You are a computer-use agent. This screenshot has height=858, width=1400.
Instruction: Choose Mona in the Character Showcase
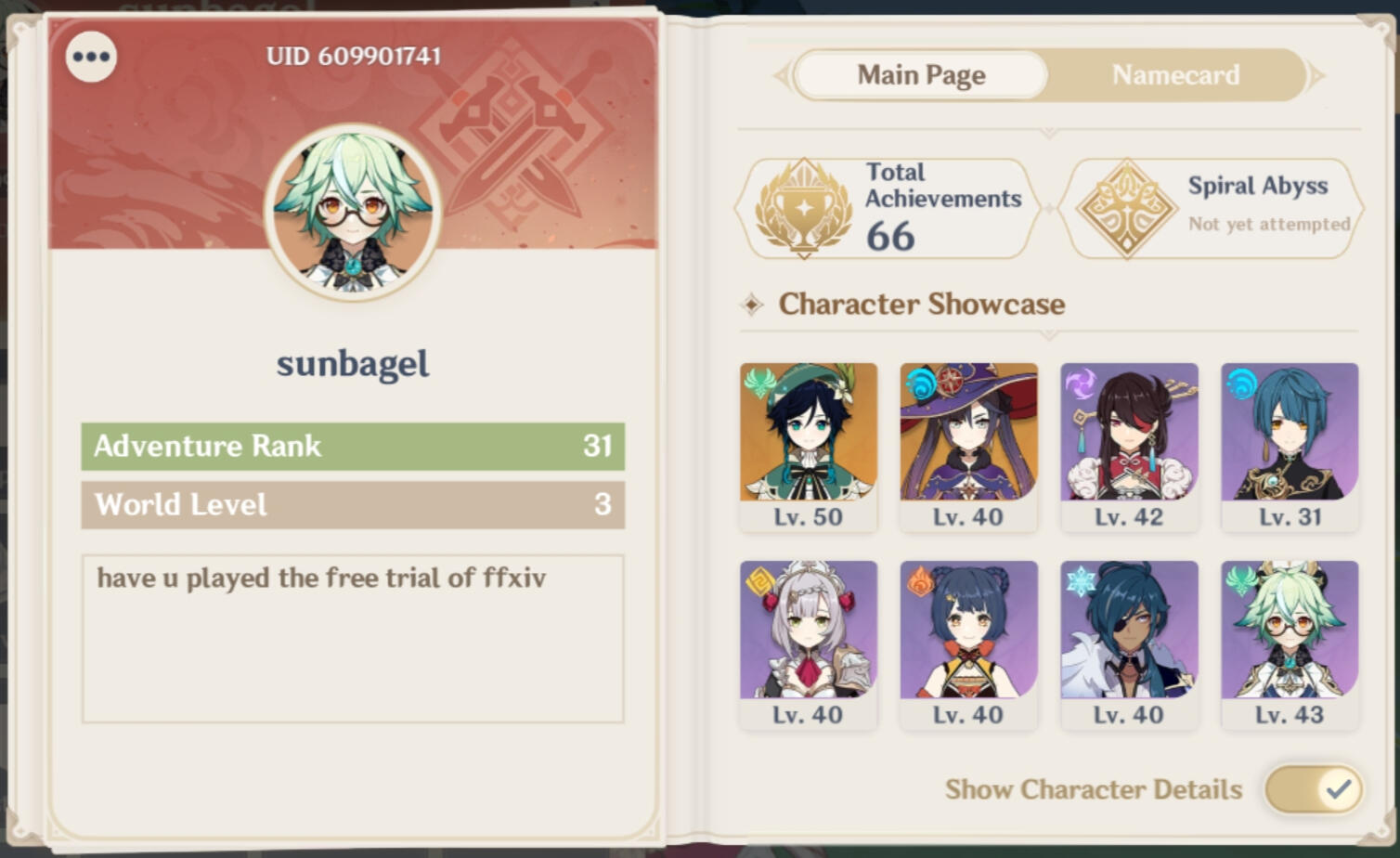(968, 446)
